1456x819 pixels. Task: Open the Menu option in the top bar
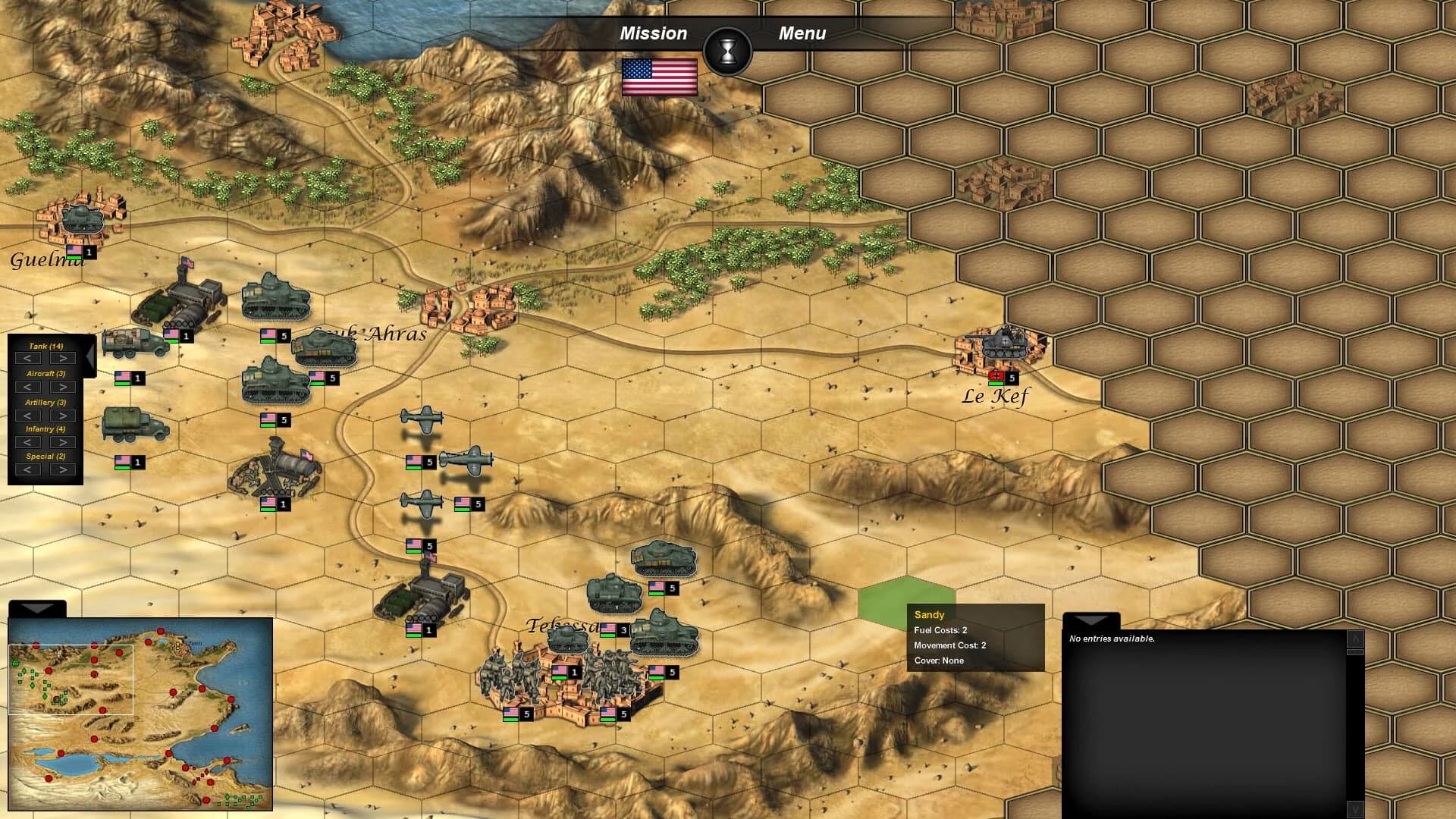click(803, 33)
